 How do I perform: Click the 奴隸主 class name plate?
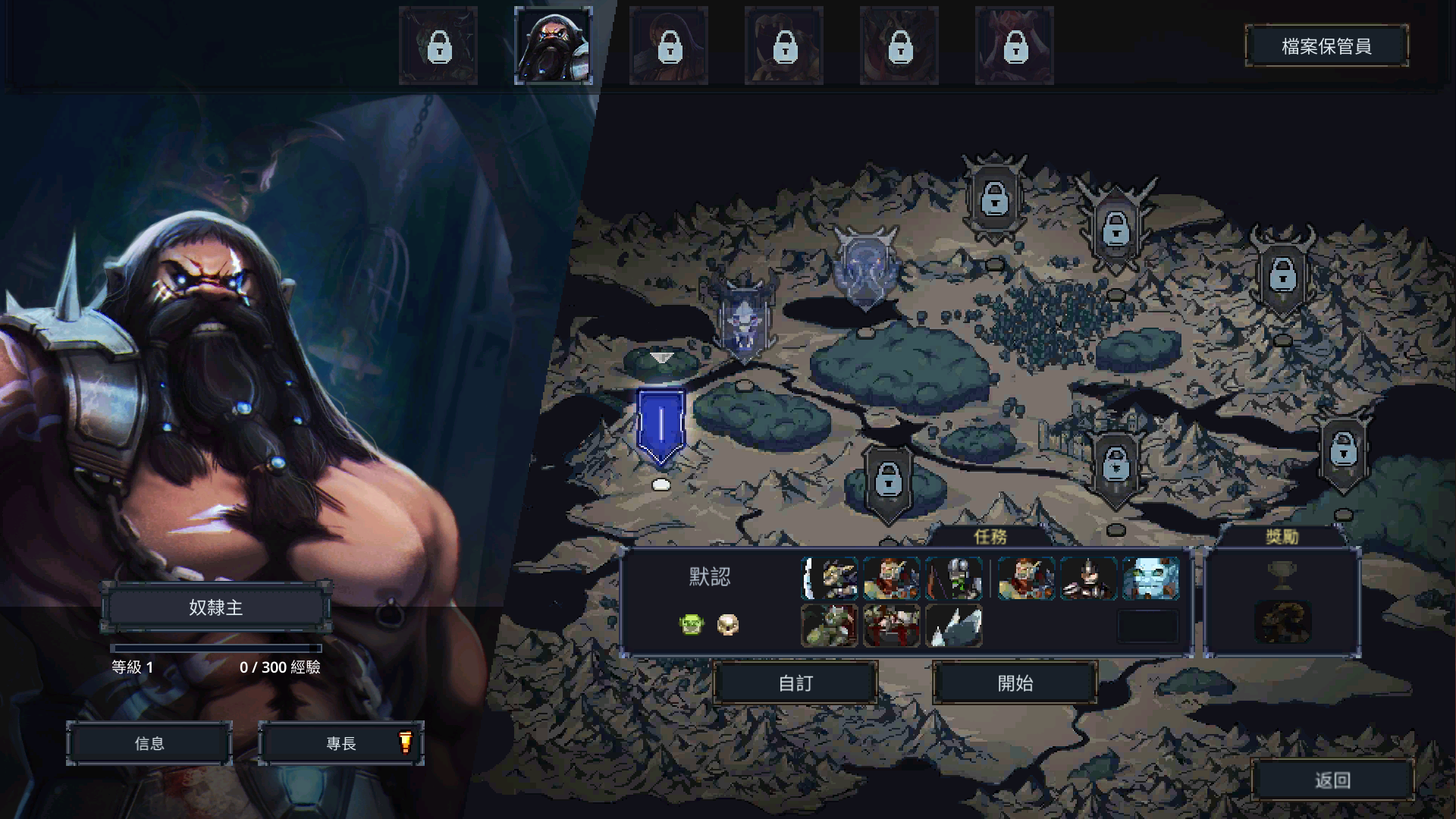click(216, 607)
